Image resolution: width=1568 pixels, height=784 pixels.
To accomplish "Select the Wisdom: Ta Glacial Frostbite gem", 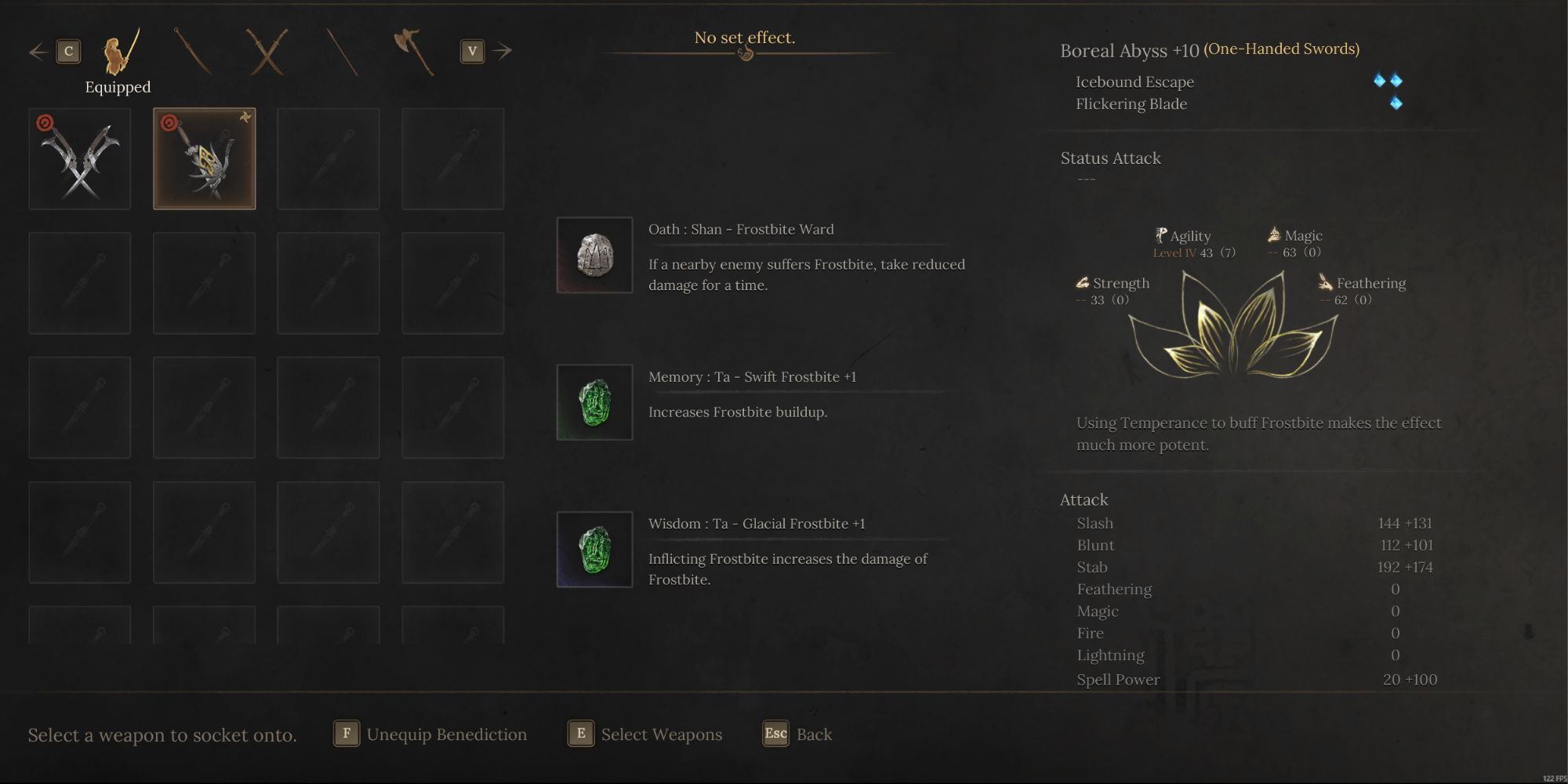I will click(593, 548).
